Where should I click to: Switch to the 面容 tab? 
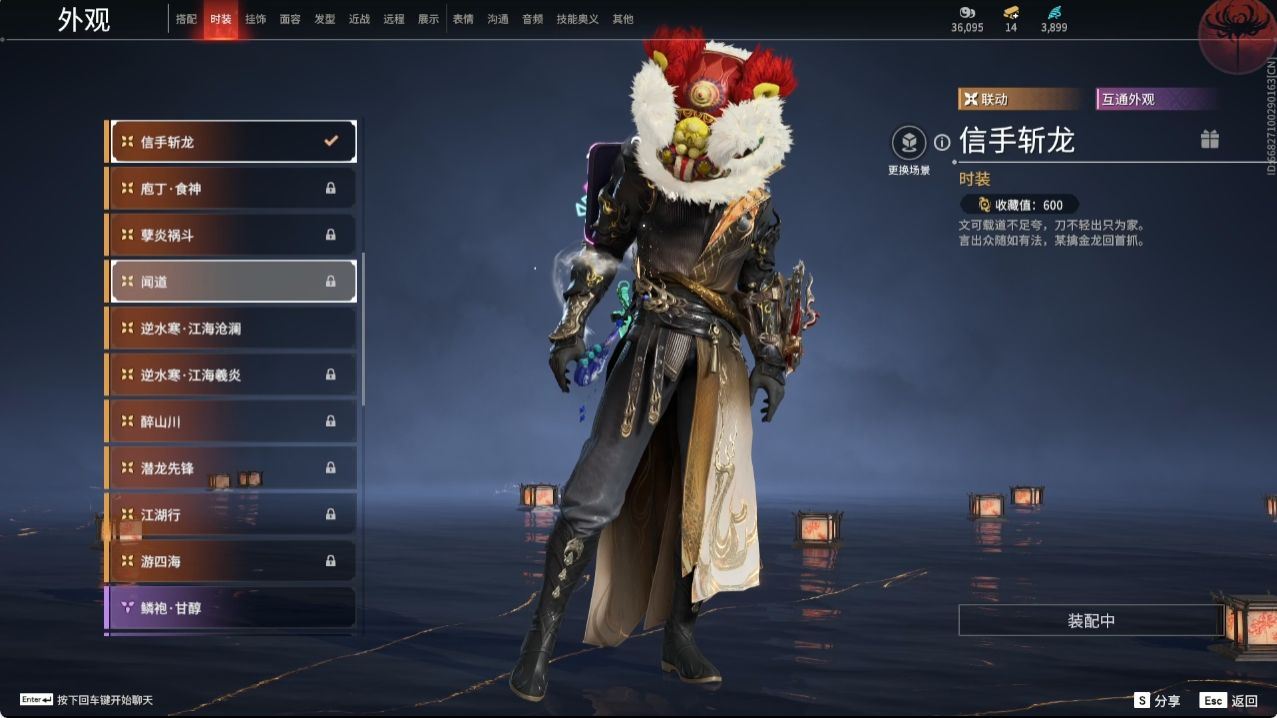[x=290, y=19]
